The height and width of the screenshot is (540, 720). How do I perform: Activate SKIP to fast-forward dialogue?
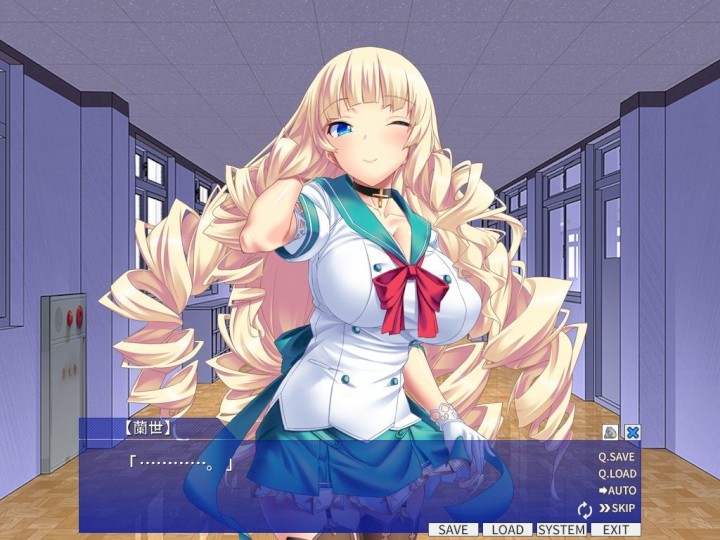point(617,508)
